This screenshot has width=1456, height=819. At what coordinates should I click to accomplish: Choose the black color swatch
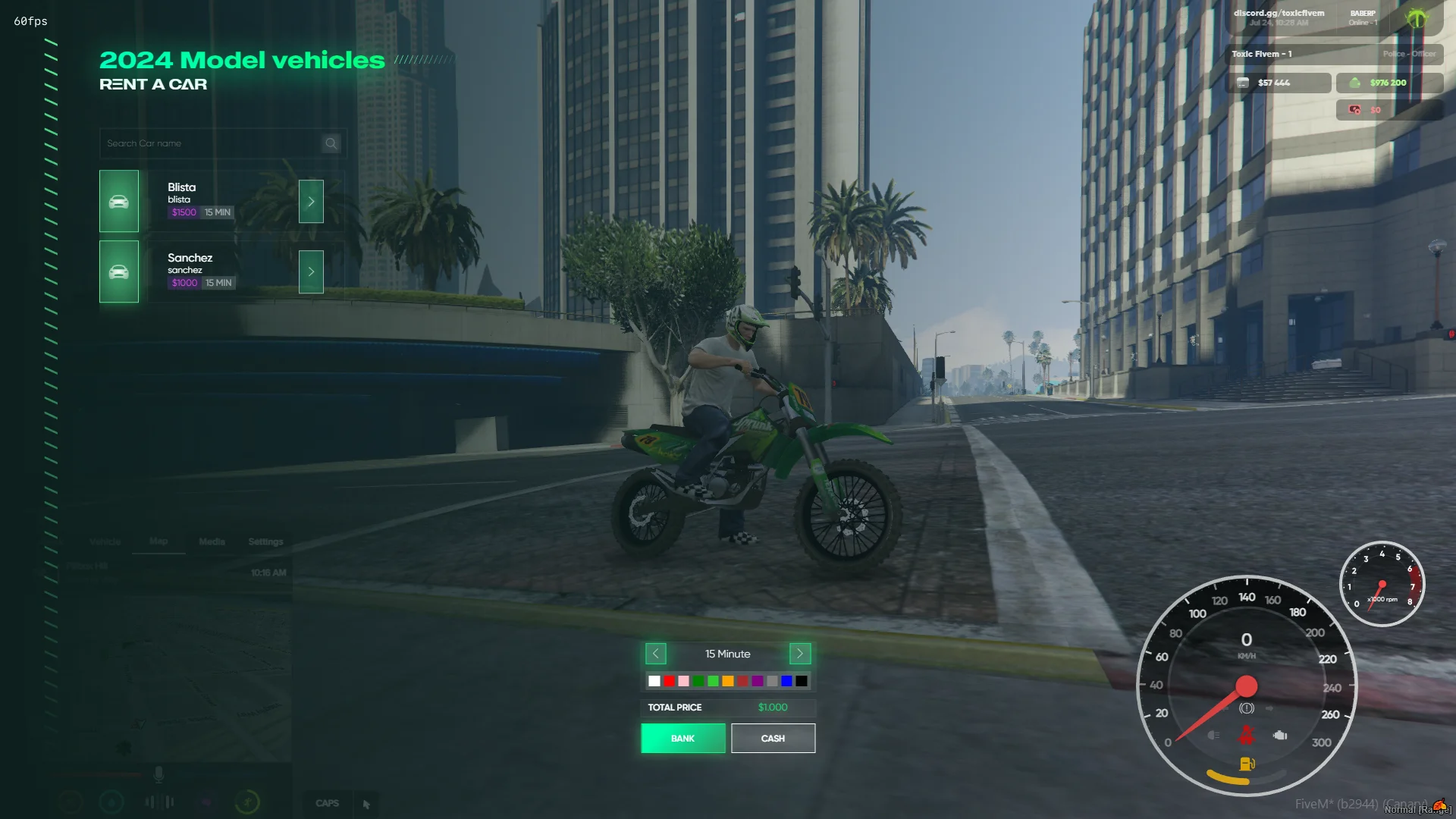click(802, 681)
